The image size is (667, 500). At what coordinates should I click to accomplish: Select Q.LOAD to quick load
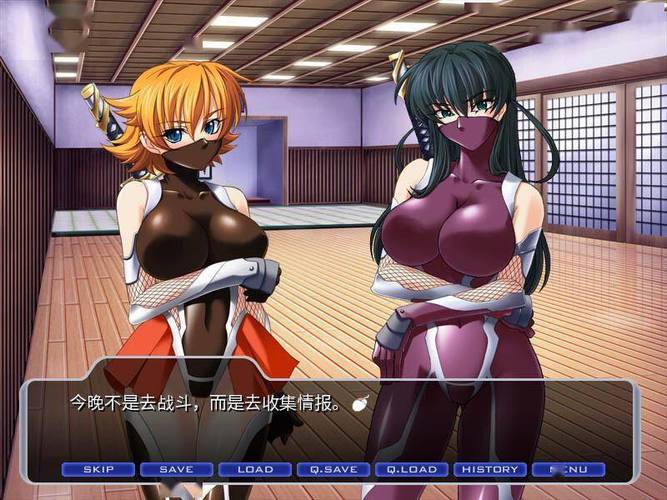[411, 469]
